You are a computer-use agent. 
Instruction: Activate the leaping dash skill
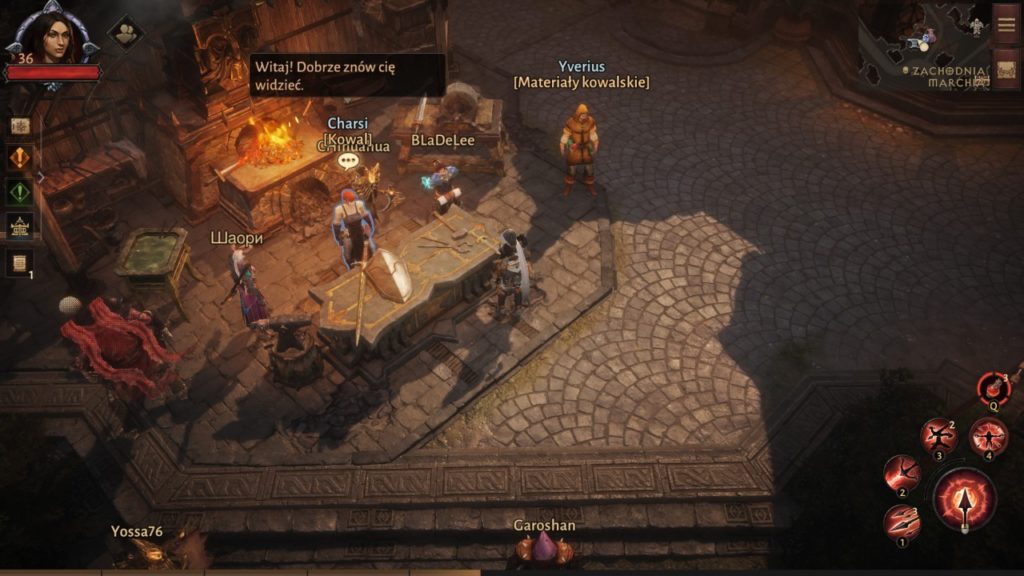(x=902, y=473)
